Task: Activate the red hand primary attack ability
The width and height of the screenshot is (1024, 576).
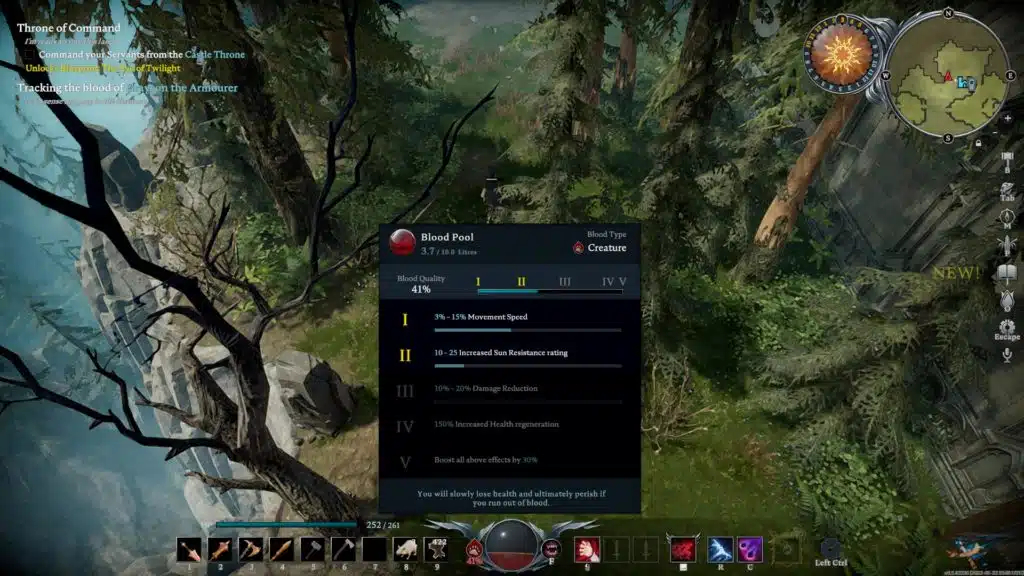Action: 586,549
